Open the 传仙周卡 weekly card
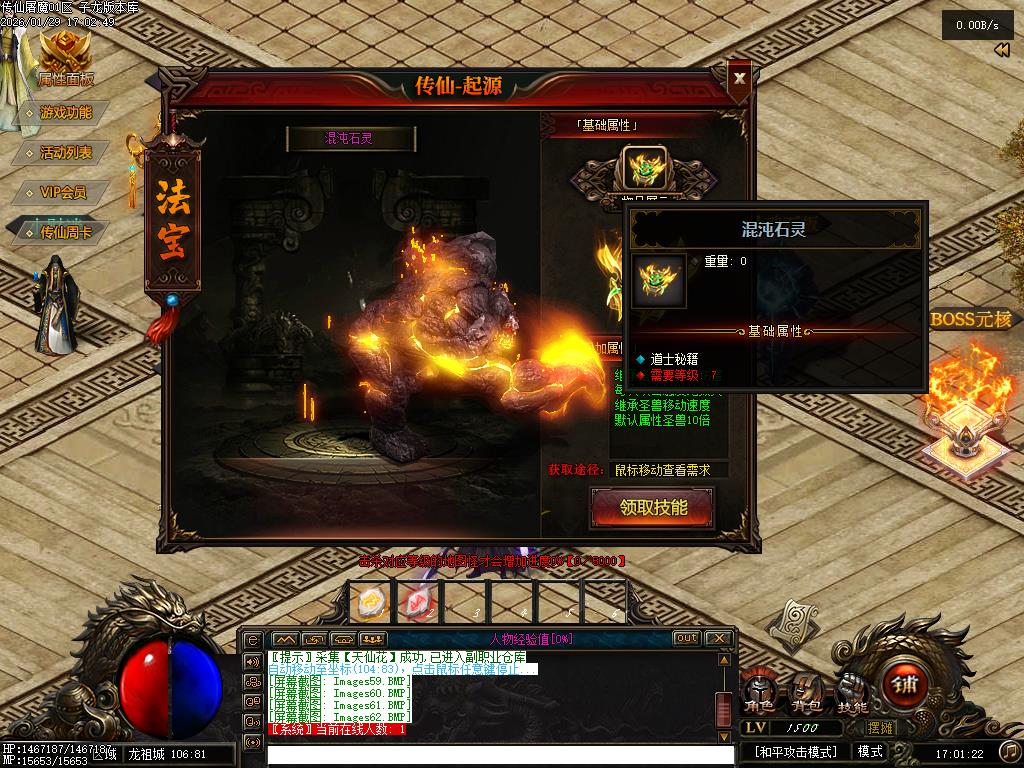 coord(65,232)
